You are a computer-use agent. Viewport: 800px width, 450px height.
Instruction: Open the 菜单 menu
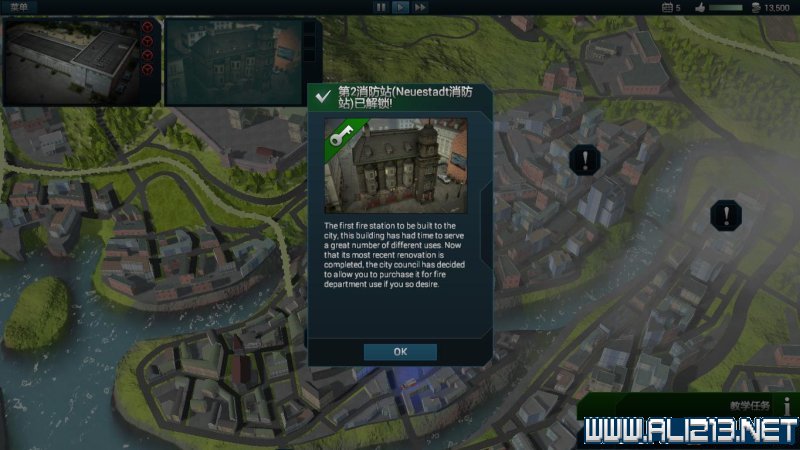tap(21, 7)
